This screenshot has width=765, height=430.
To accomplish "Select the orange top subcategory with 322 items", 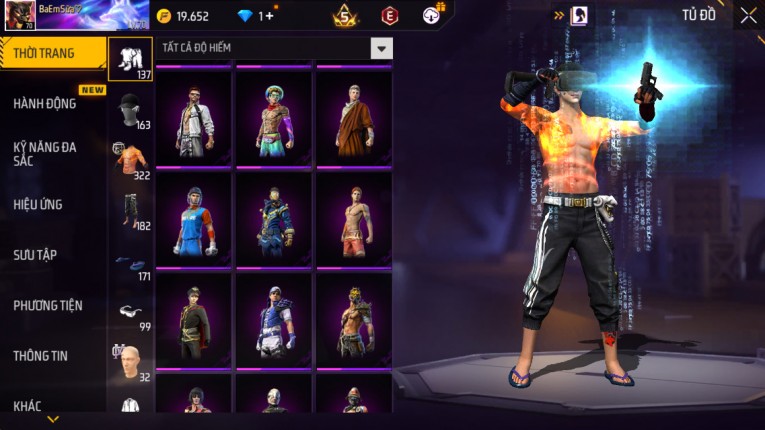I will coord(130,160).
